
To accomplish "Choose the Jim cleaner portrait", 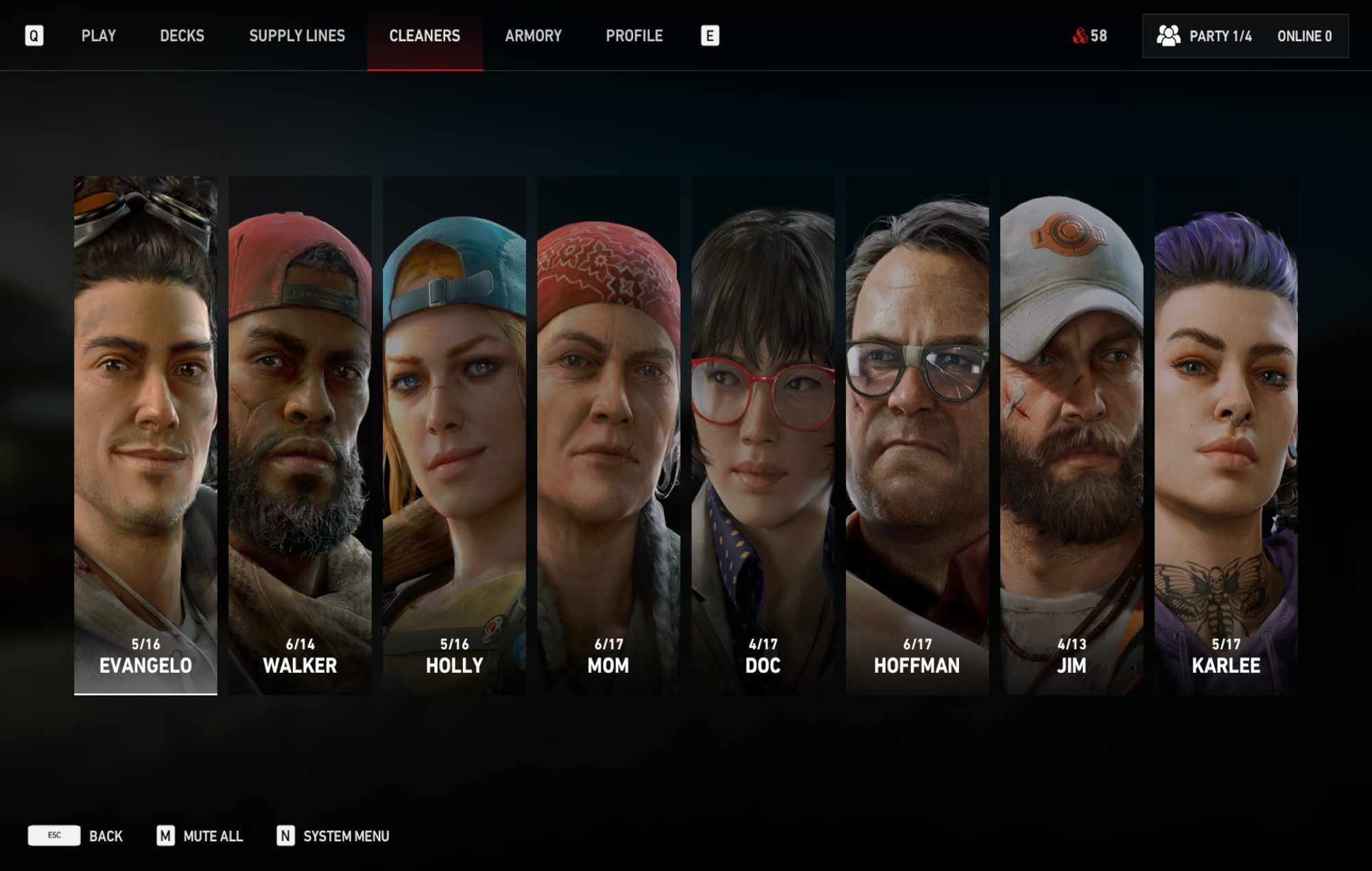I will (1072, 435).
